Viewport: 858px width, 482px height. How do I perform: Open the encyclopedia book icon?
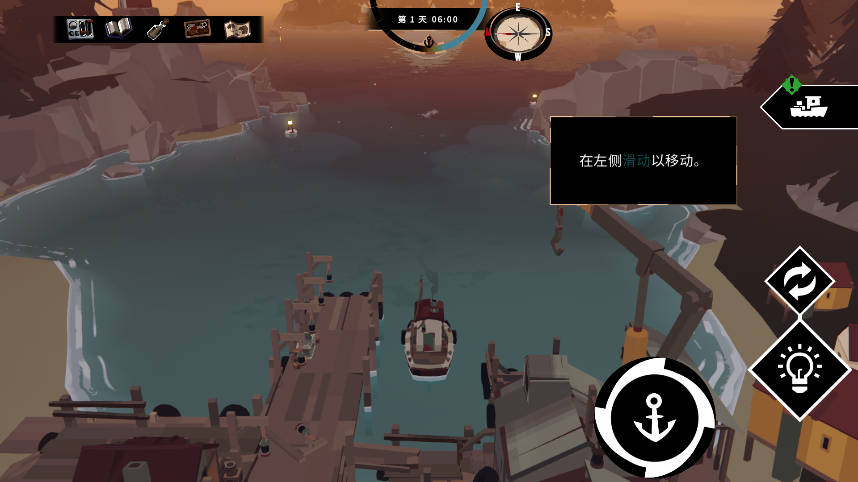[119, 29]
